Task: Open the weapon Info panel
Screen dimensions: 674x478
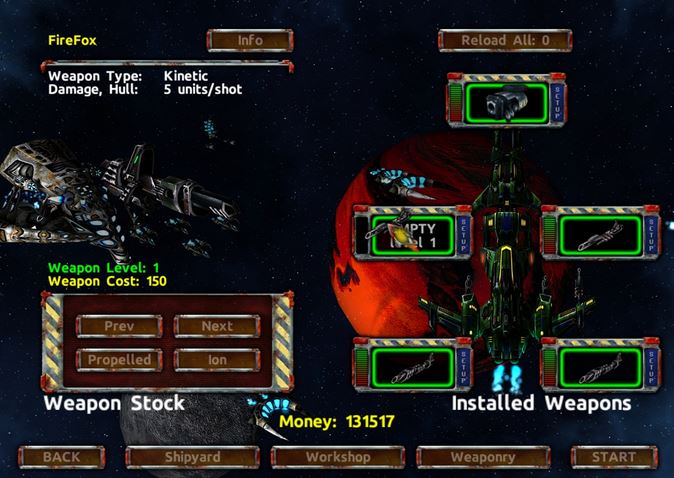Action: point(249,41)
